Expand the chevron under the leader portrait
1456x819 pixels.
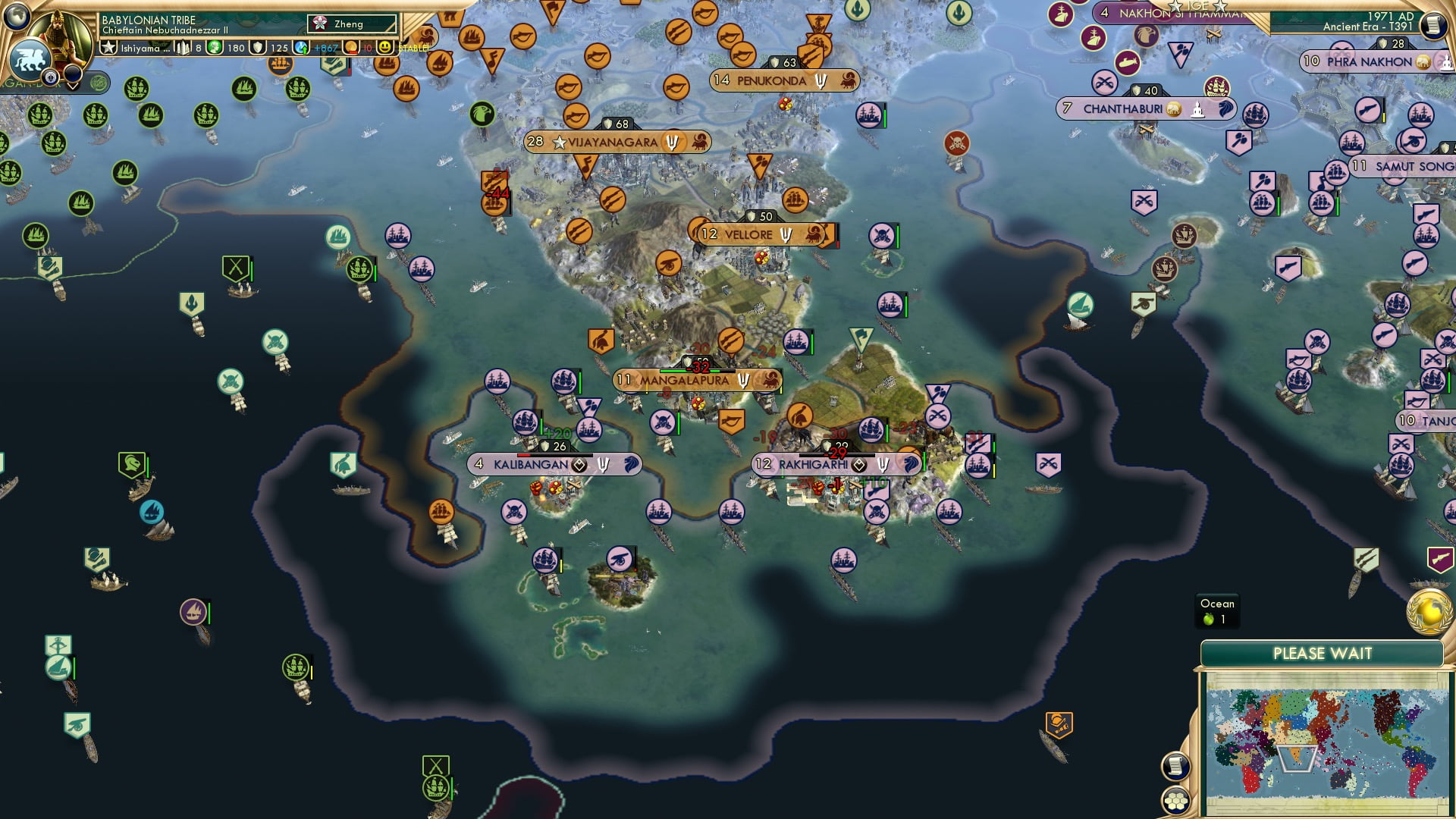(x=72, y=86)
